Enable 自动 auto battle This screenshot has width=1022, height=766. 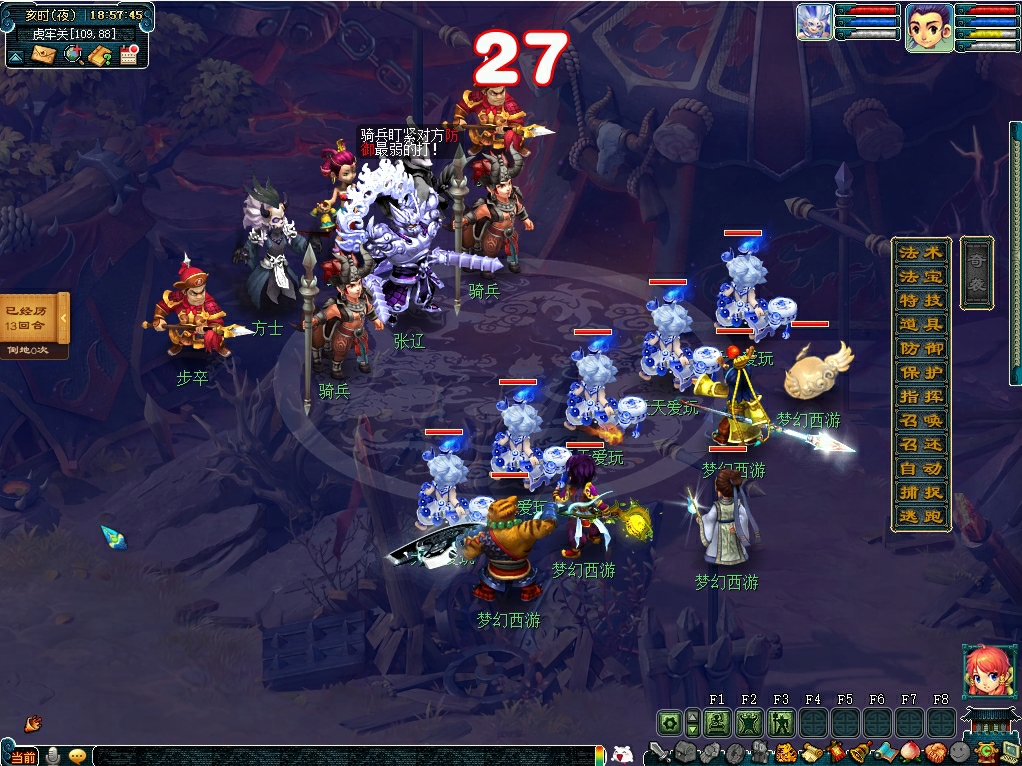tap(920, 468)
